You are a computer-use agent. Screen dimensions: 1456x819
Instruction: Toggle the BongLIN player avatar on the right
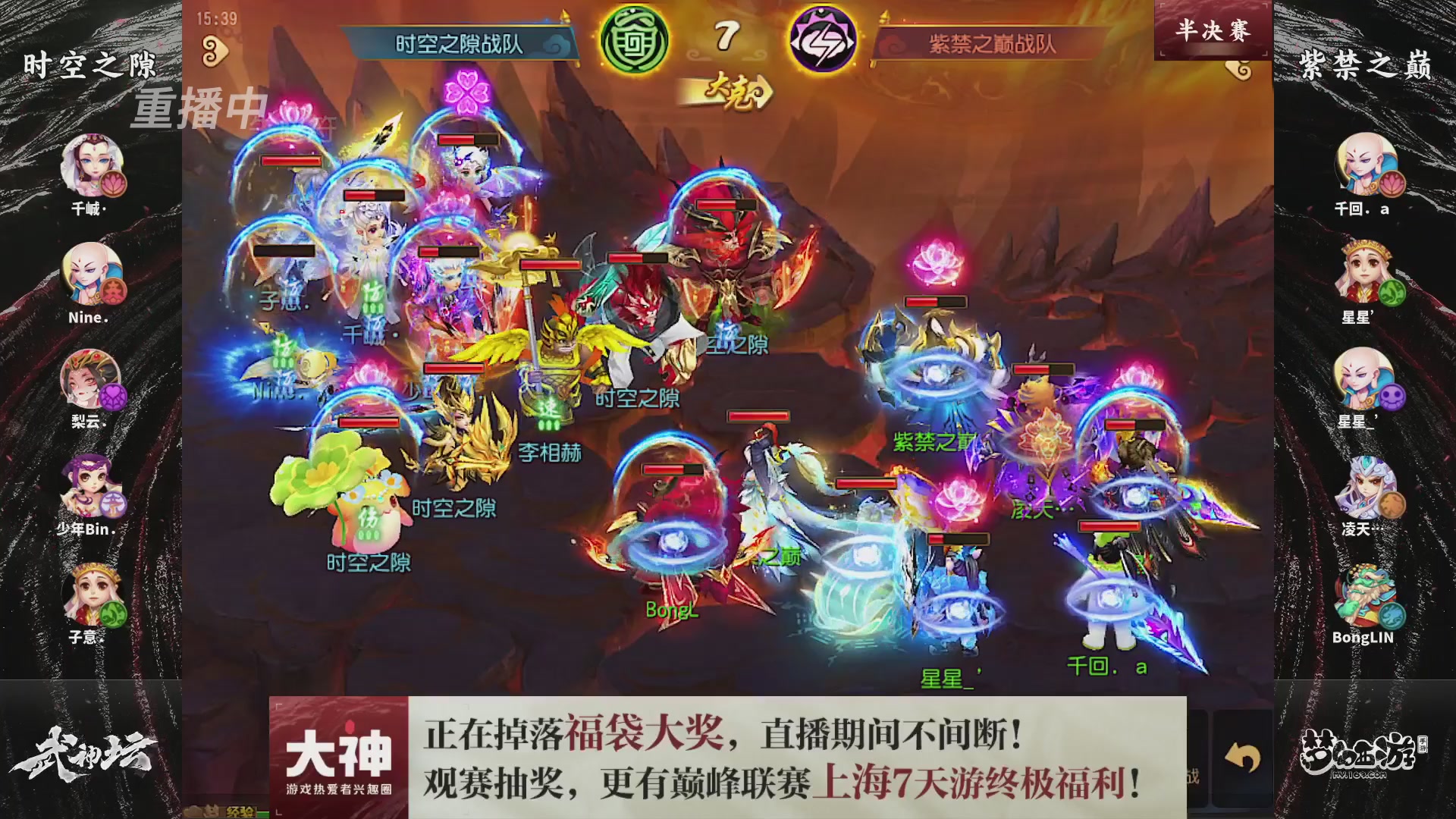1365,596
